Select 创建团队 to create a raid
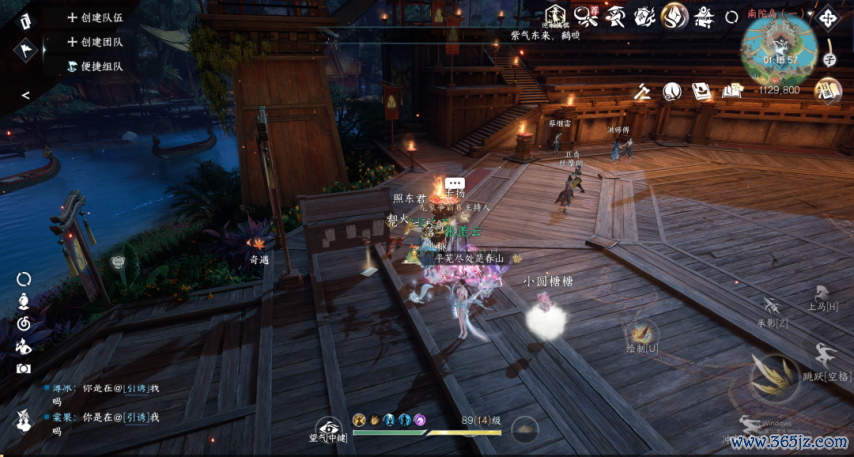Viewport: 854px width, 457px height. [96, 42]
